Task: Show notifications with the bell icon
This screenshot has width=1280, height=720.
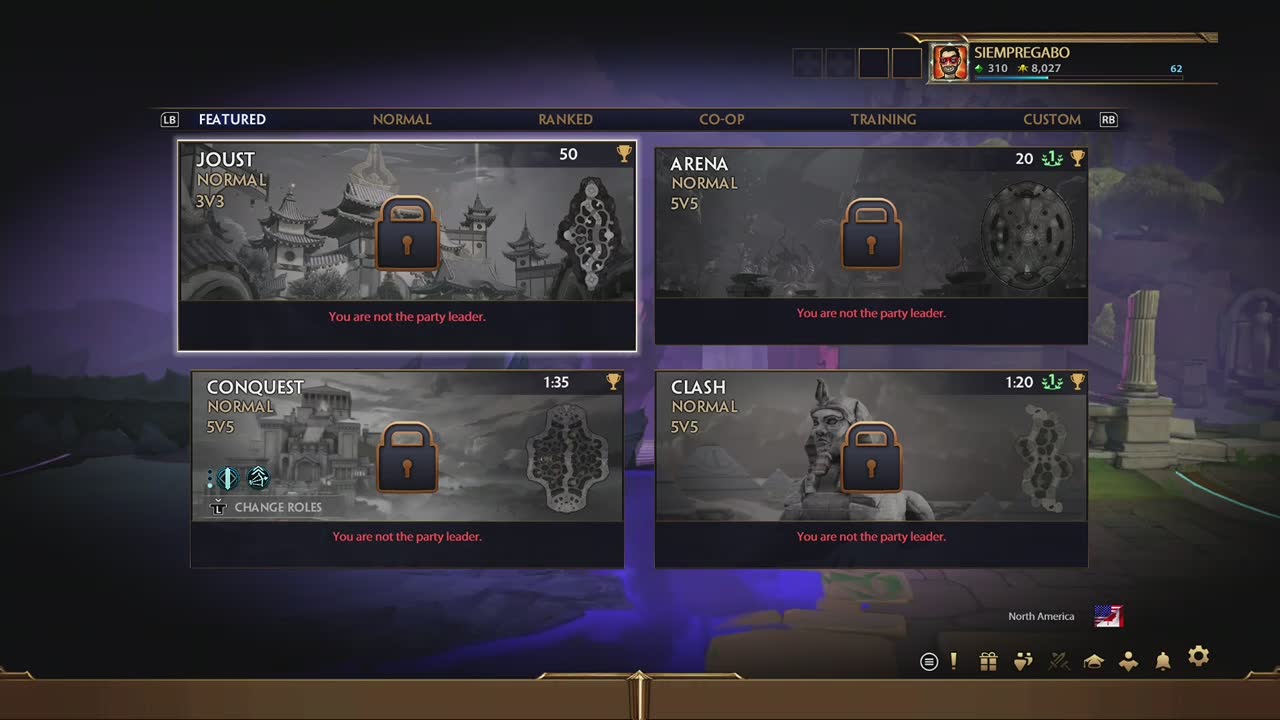Action: click(x=1163, y=661)
